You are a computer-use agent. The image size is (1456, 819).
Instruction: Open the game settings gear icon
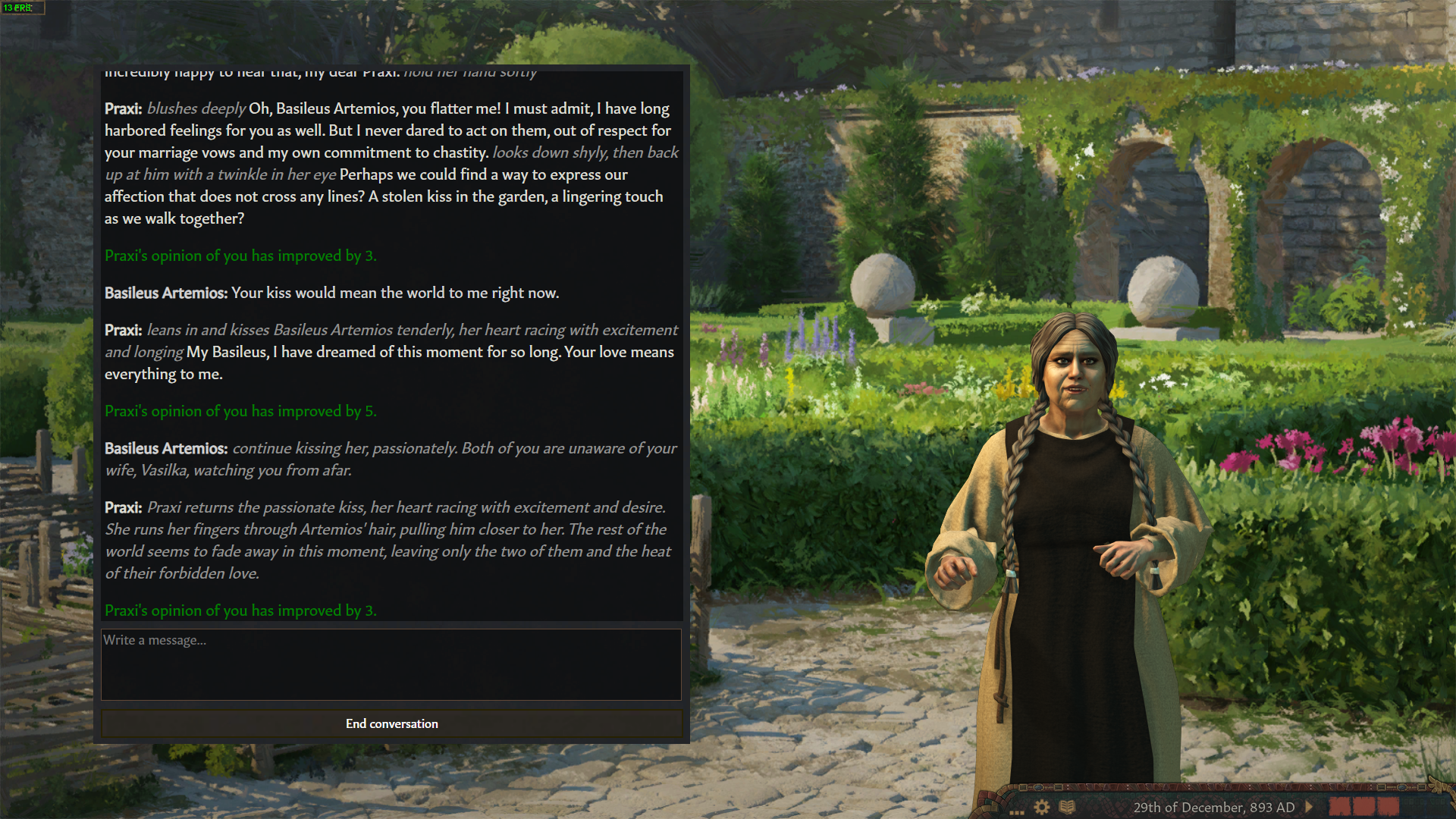pyautogui.click(x=1042, y=807)
